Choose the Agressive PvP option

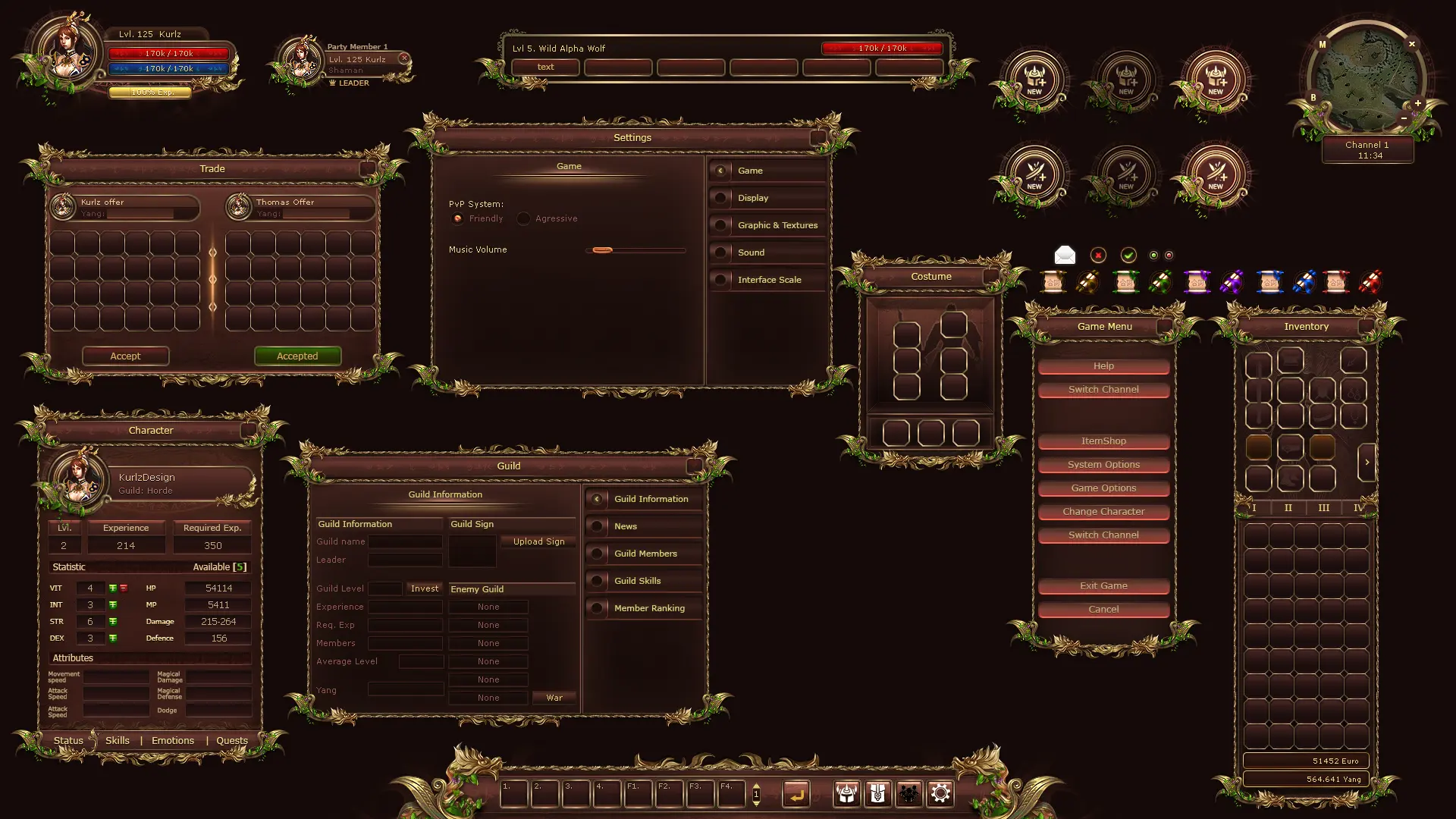pos(524,218)
